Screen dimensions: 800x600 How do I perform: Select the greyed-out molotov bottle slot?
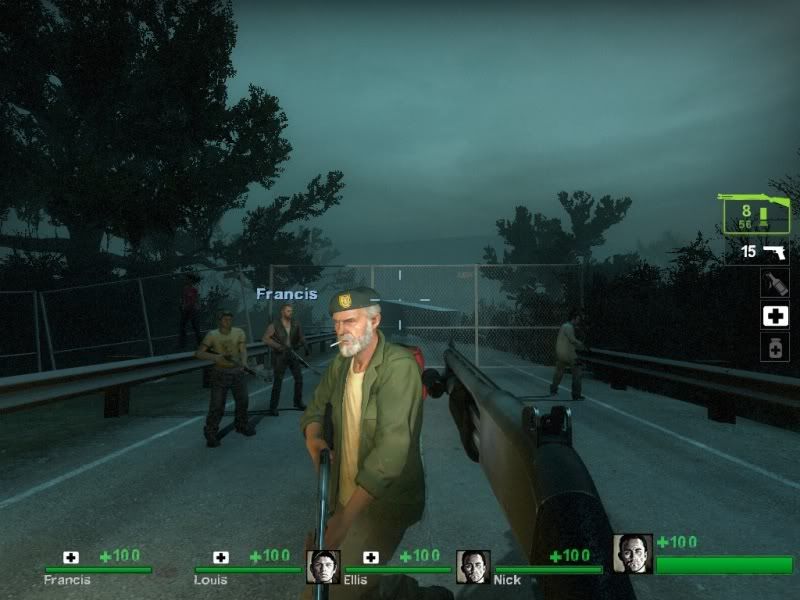click(x=775, y=283)
